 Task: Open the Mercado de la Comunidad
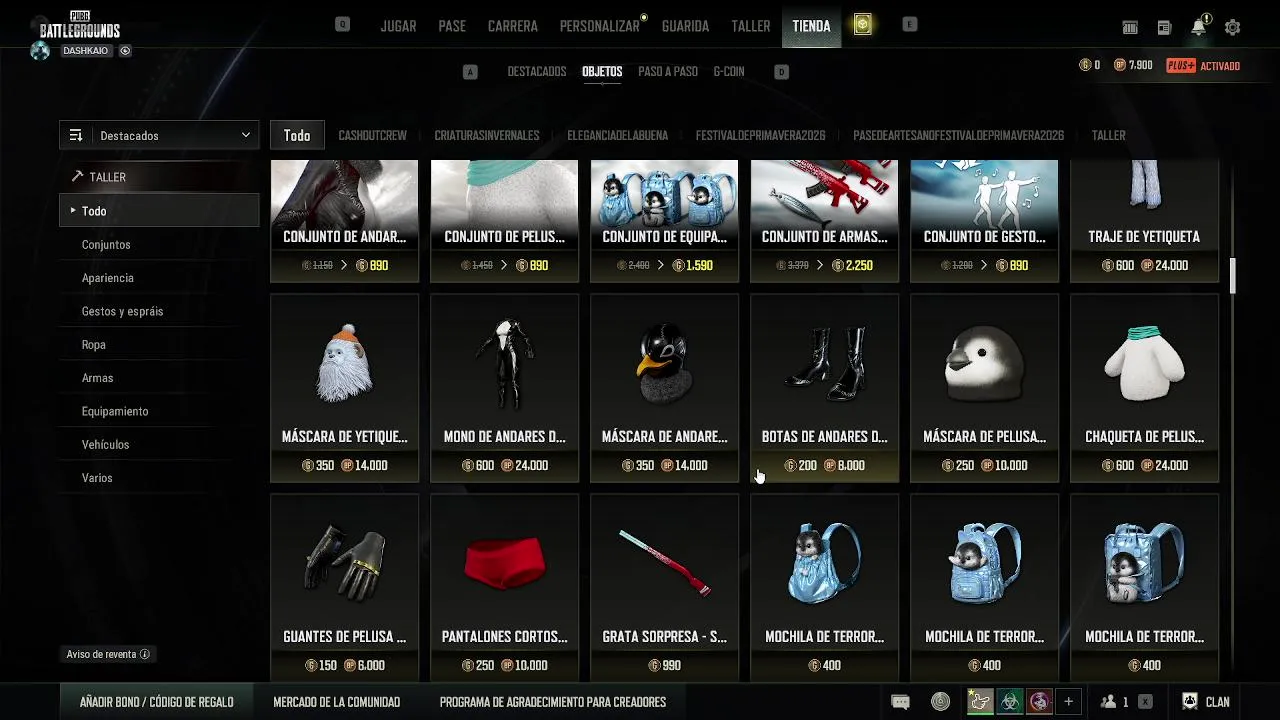336,702
